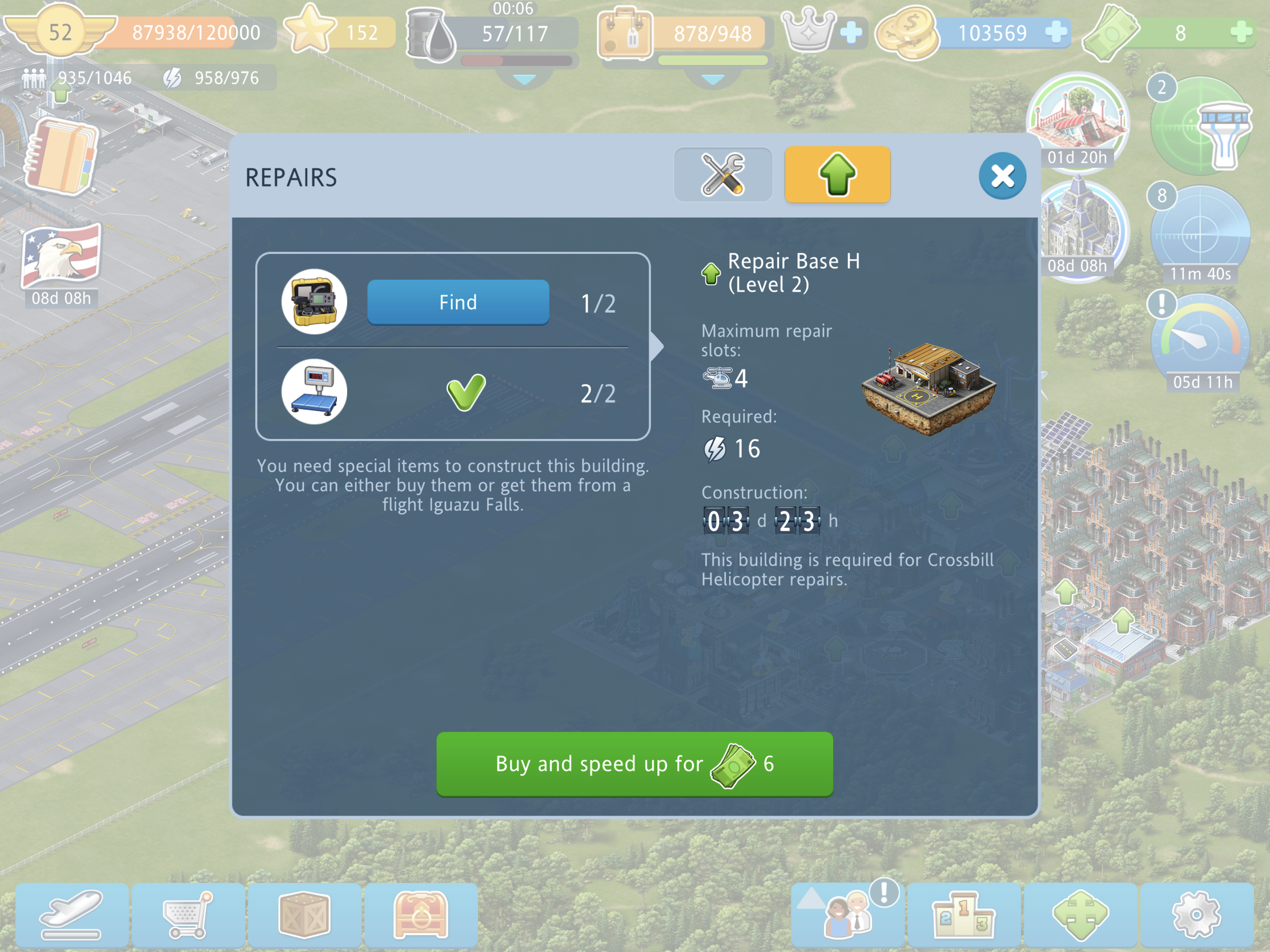The height and width of the screenshot is (952, 1270).
Task: Add more gold coins with plus button
Action: [1056, 32]
